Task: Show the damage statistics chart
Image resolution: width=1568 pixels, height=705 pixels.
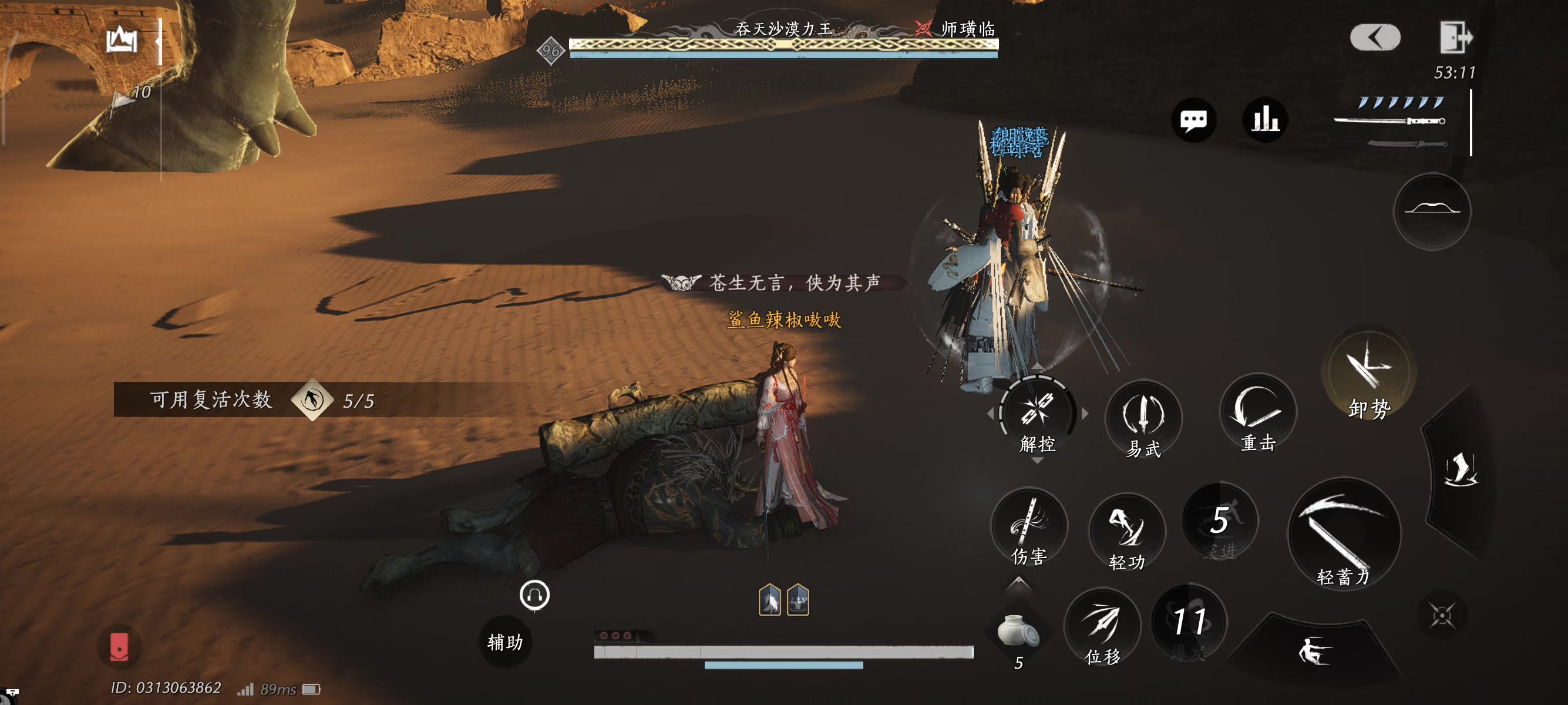Action: click(x=1265, y=120)
